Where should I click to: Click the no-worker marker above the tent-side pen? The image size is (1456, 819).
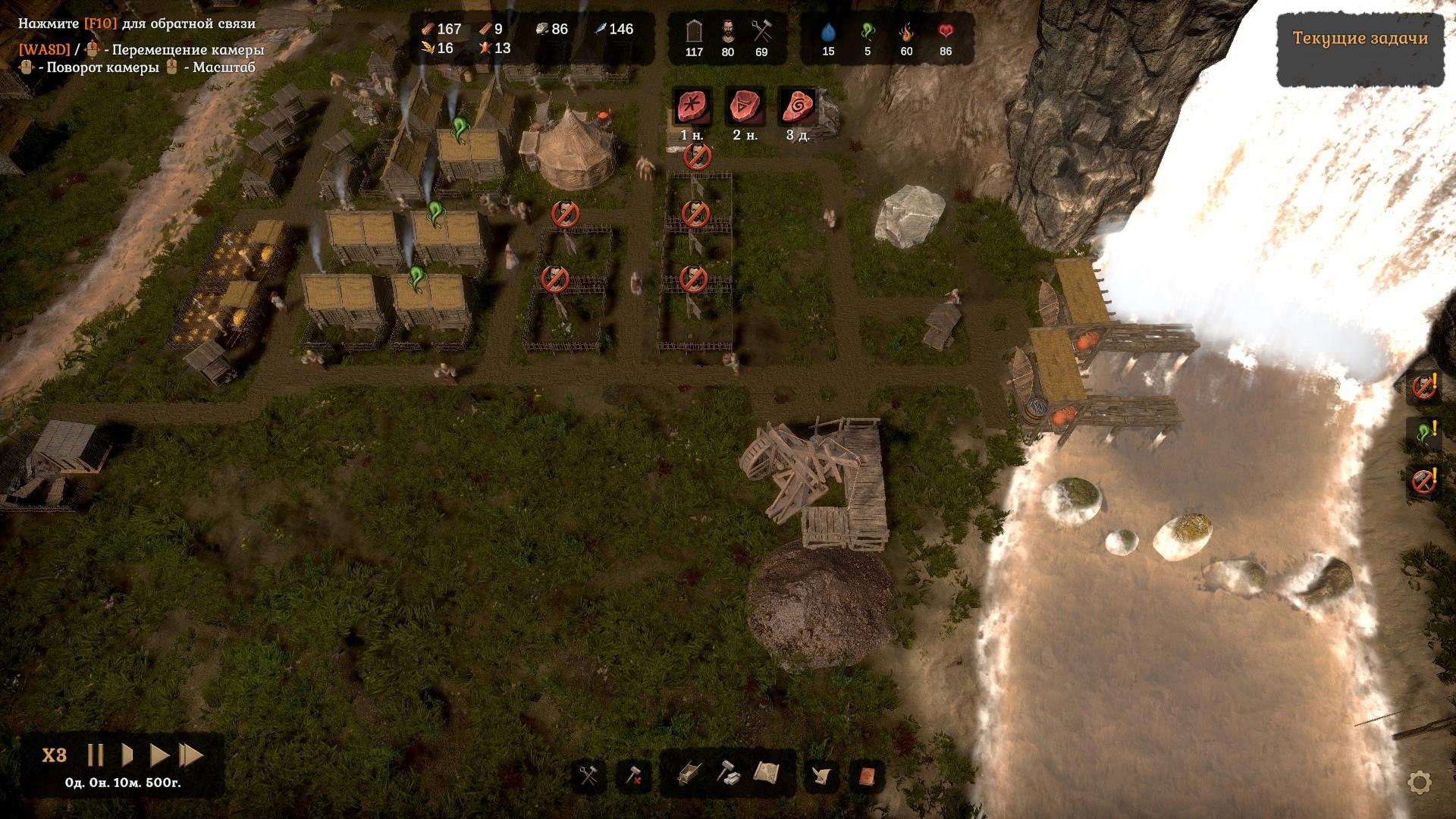pyautogui.click(x=563, y=215)
